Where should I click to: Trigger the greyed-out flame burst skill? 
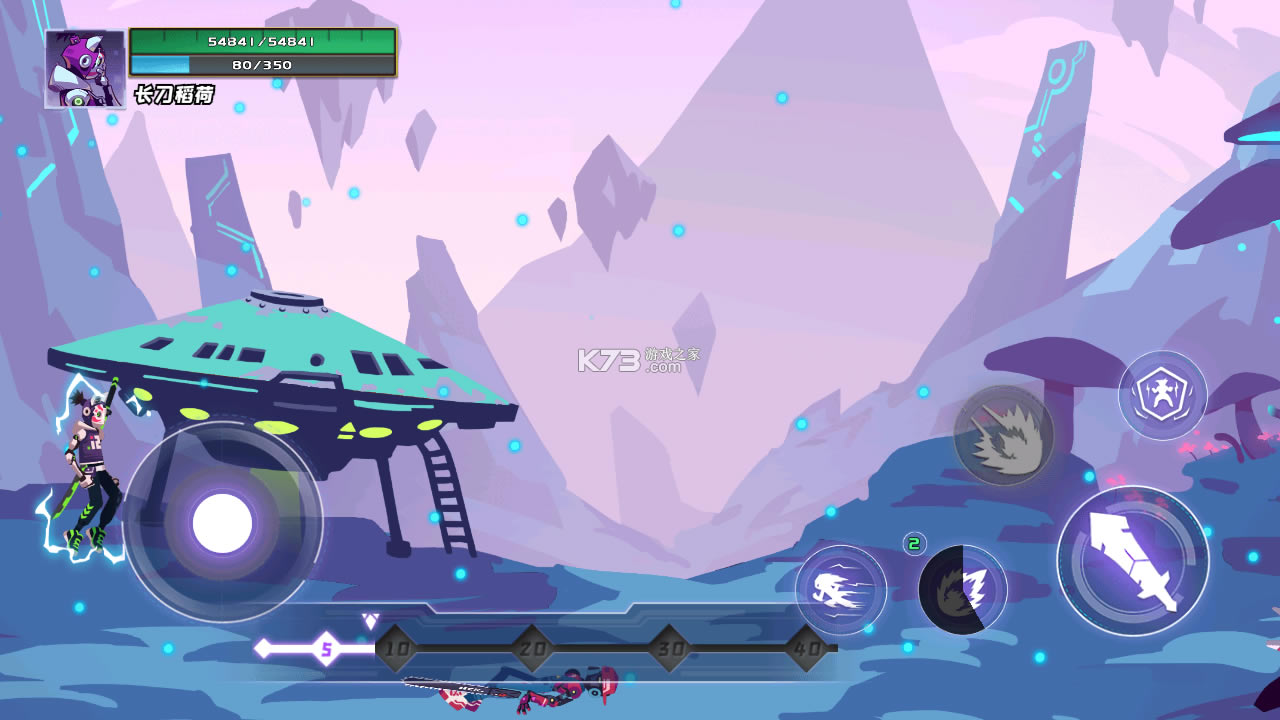[x=1003, y=436]
